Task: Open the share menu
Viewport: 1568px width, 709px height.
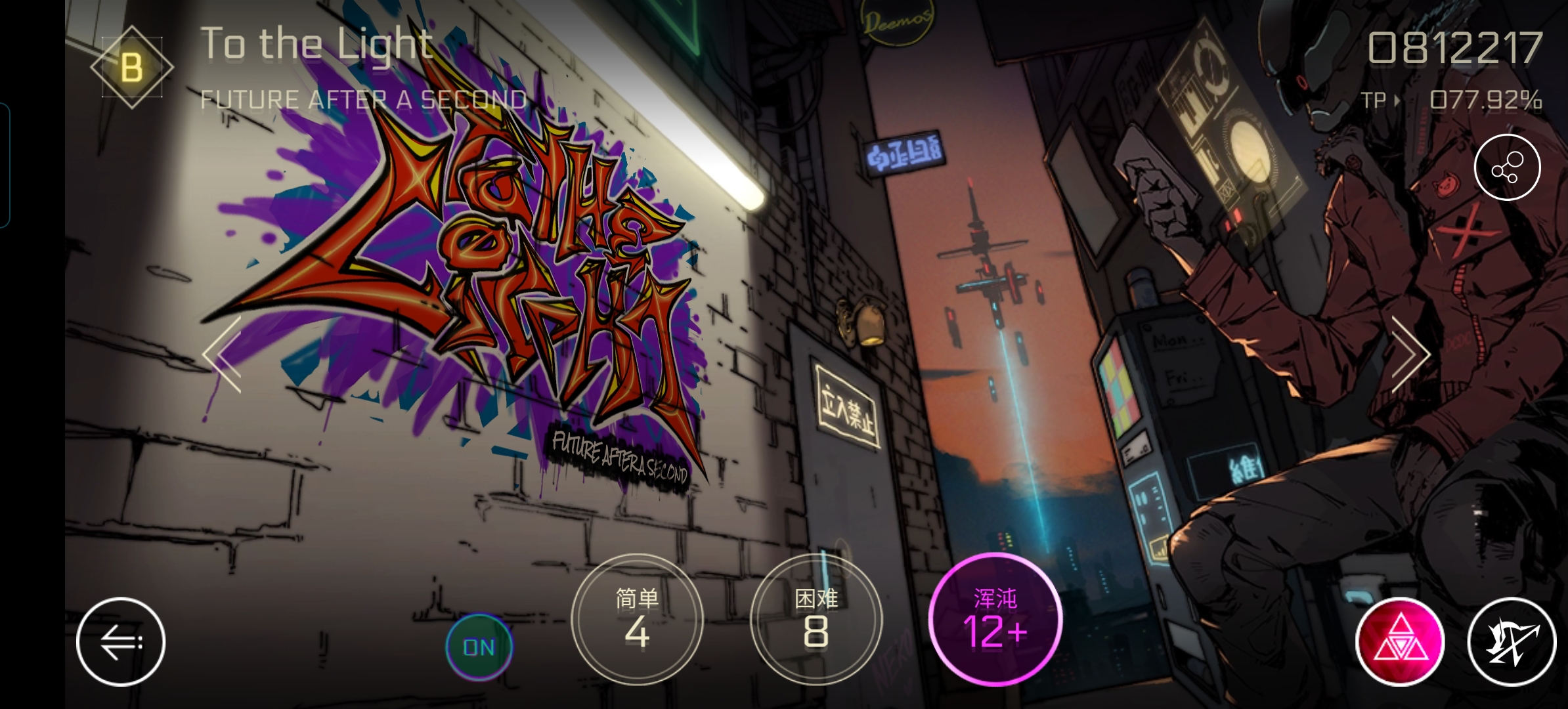Action: click(1507, 167)
